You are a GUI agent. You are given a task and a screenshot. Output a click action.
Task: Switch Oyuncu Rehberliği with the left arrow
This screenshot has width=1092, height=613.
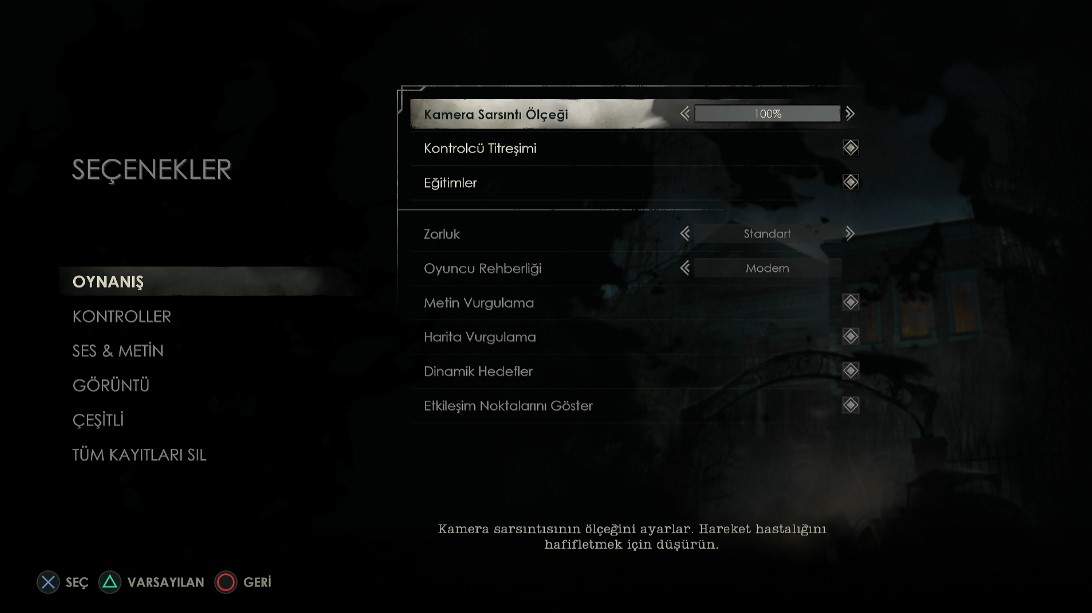click(x=685, y=268)
